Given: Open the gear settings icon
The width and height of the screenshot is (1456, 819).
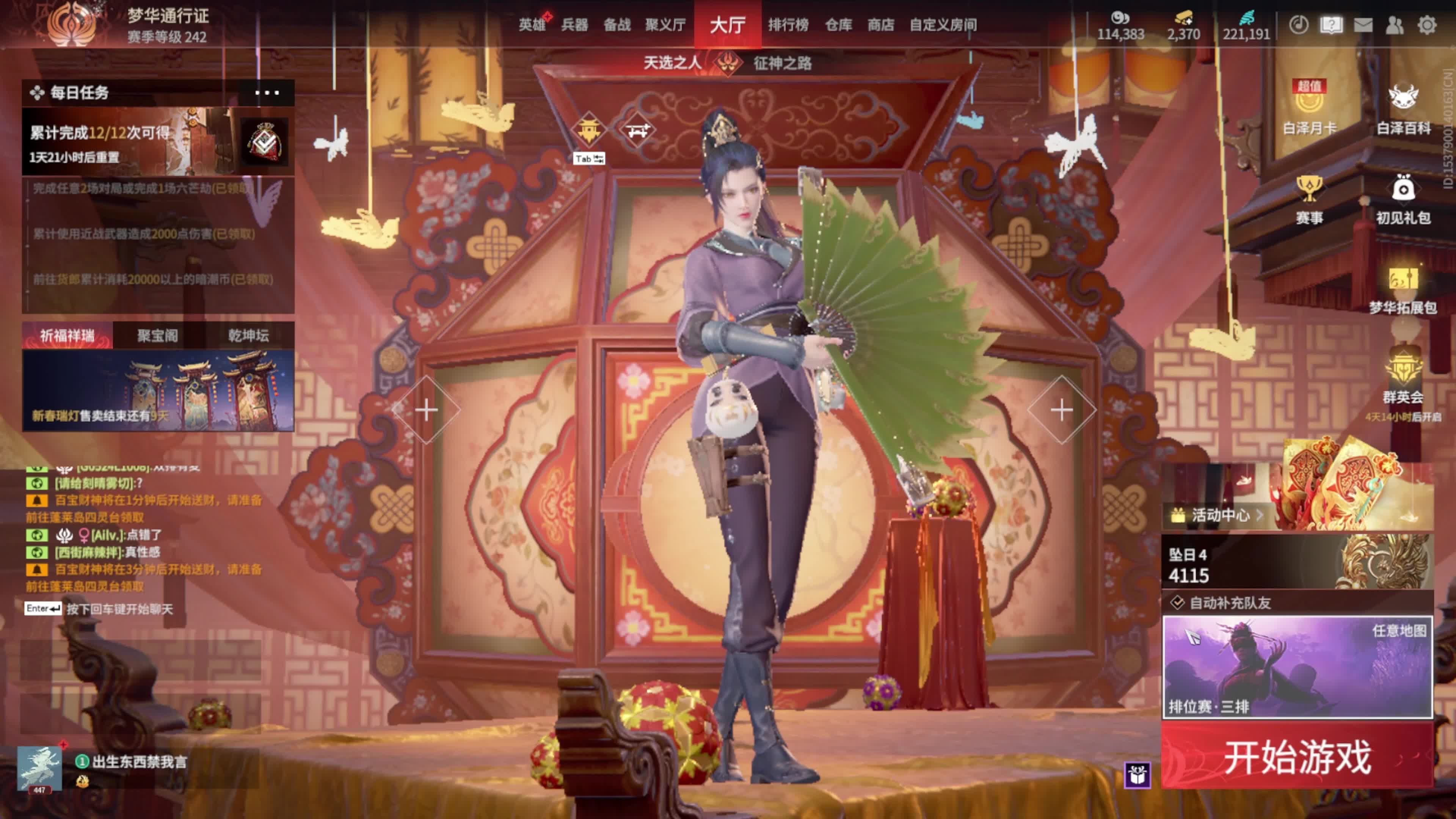Looking at the screenshot, I should point(1426,25).
